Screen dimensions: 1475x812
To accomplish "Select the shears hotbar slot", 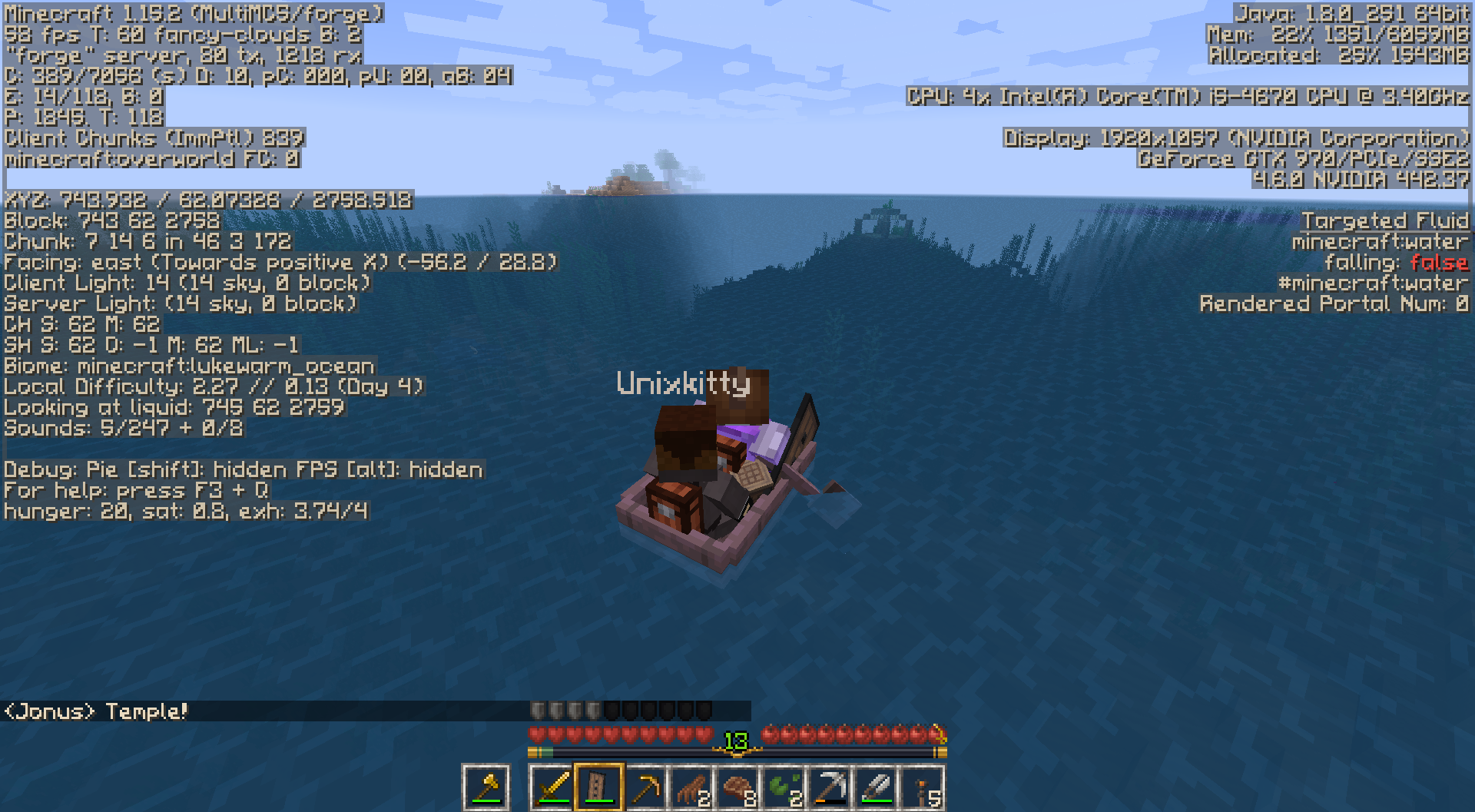I will [876, 787].
